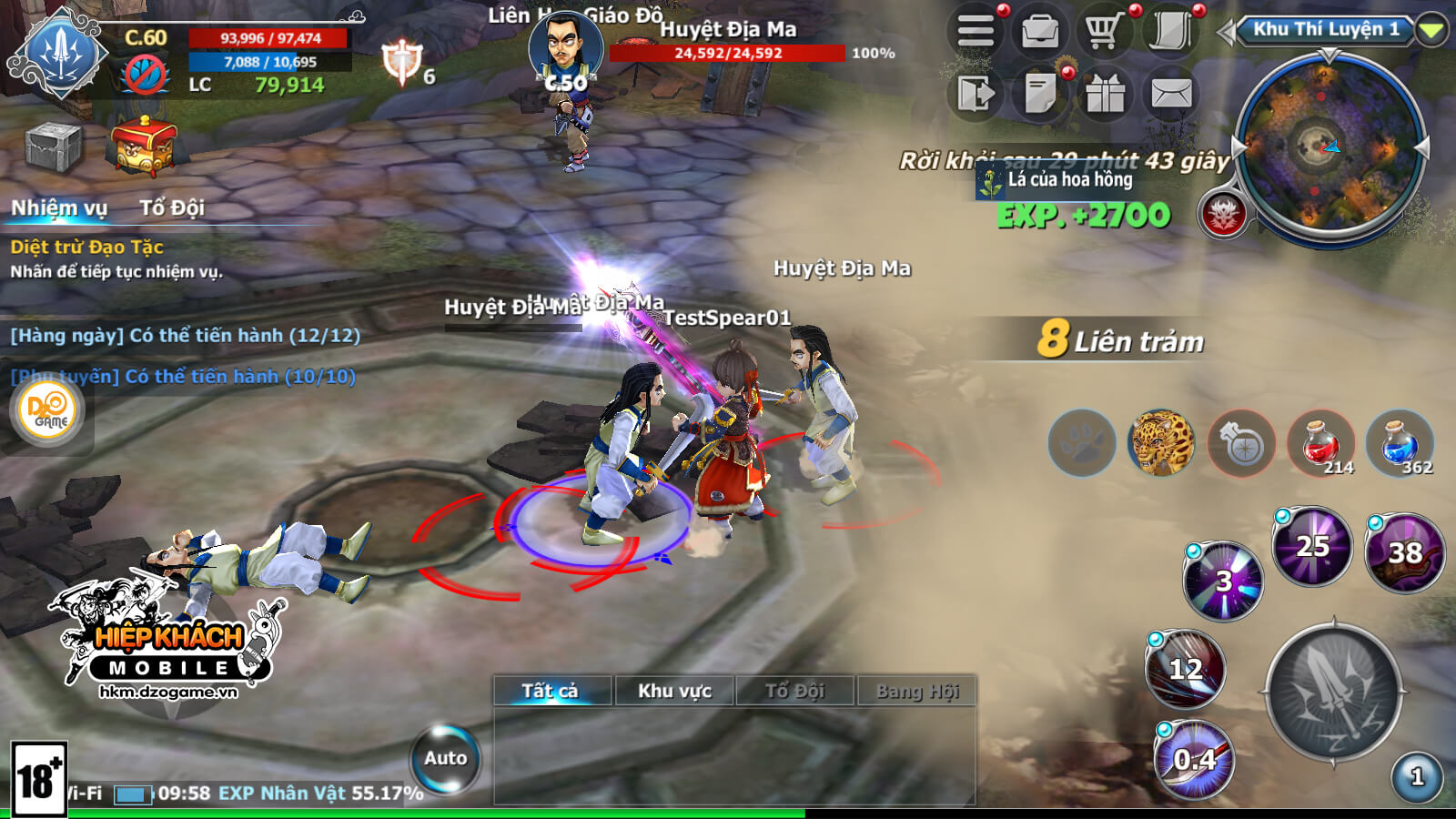The image size is (1456, 819).
Task: Open the scroll icon menu
Action: click(1170, 33)
